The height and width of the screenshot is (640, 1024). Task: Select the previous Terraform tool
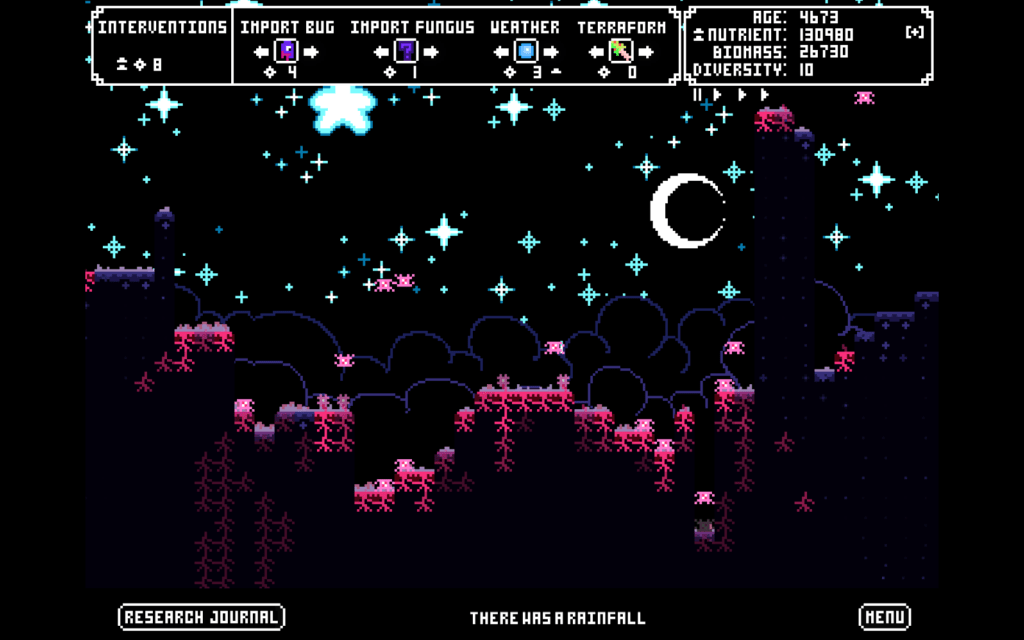pos(598,51)
